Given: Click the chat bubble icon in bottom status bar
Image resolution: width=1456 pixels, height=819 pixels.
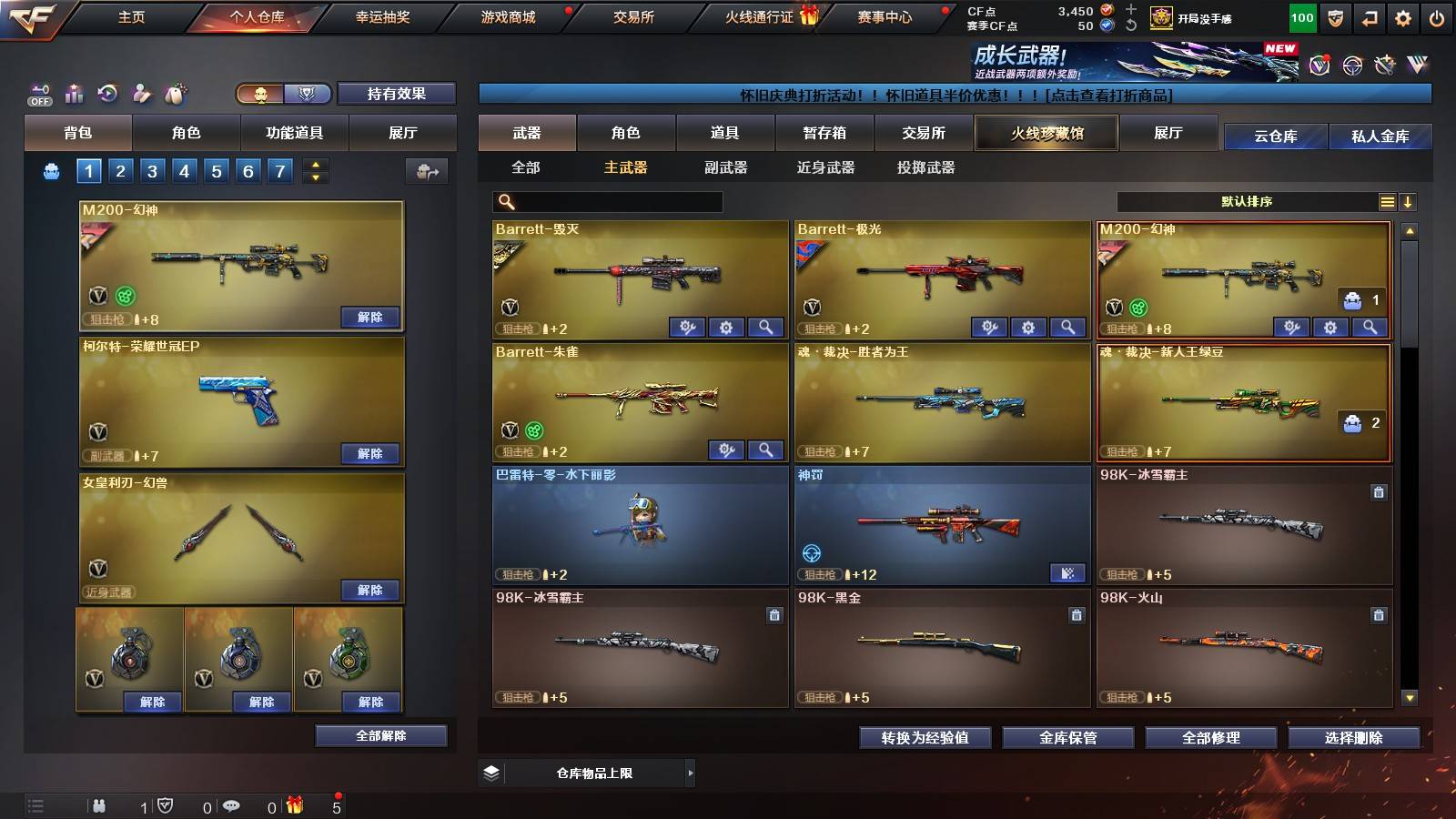Looking at the screenshot, I should [232, 806].
